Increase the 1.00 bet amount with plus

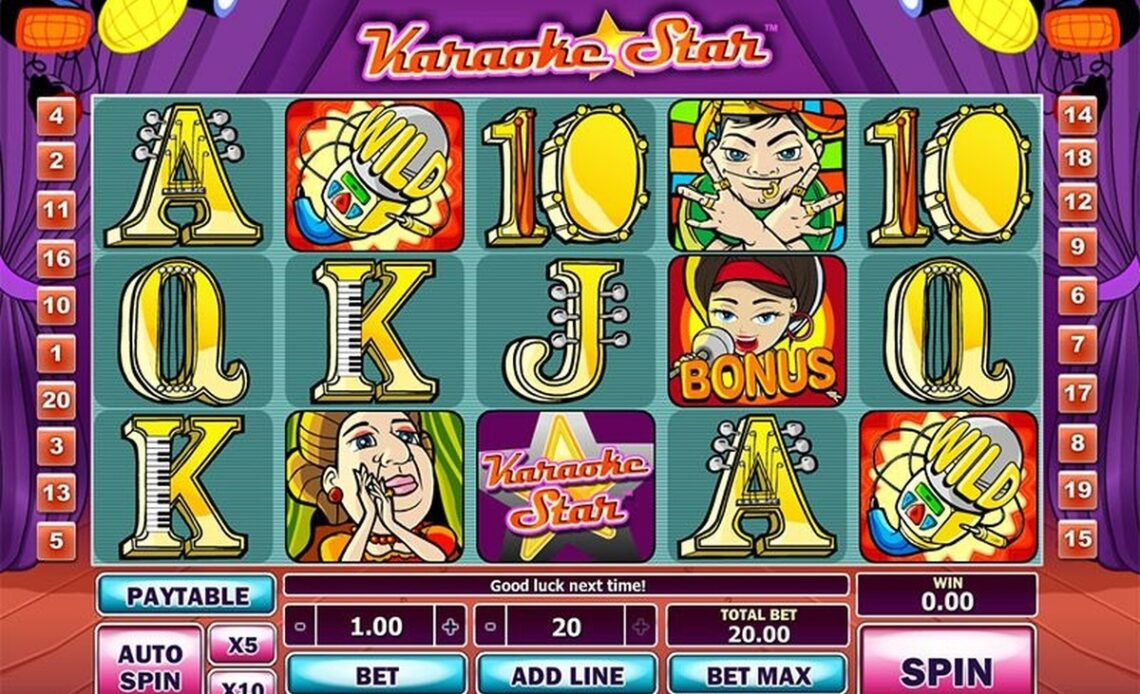[x=450, y=627]
